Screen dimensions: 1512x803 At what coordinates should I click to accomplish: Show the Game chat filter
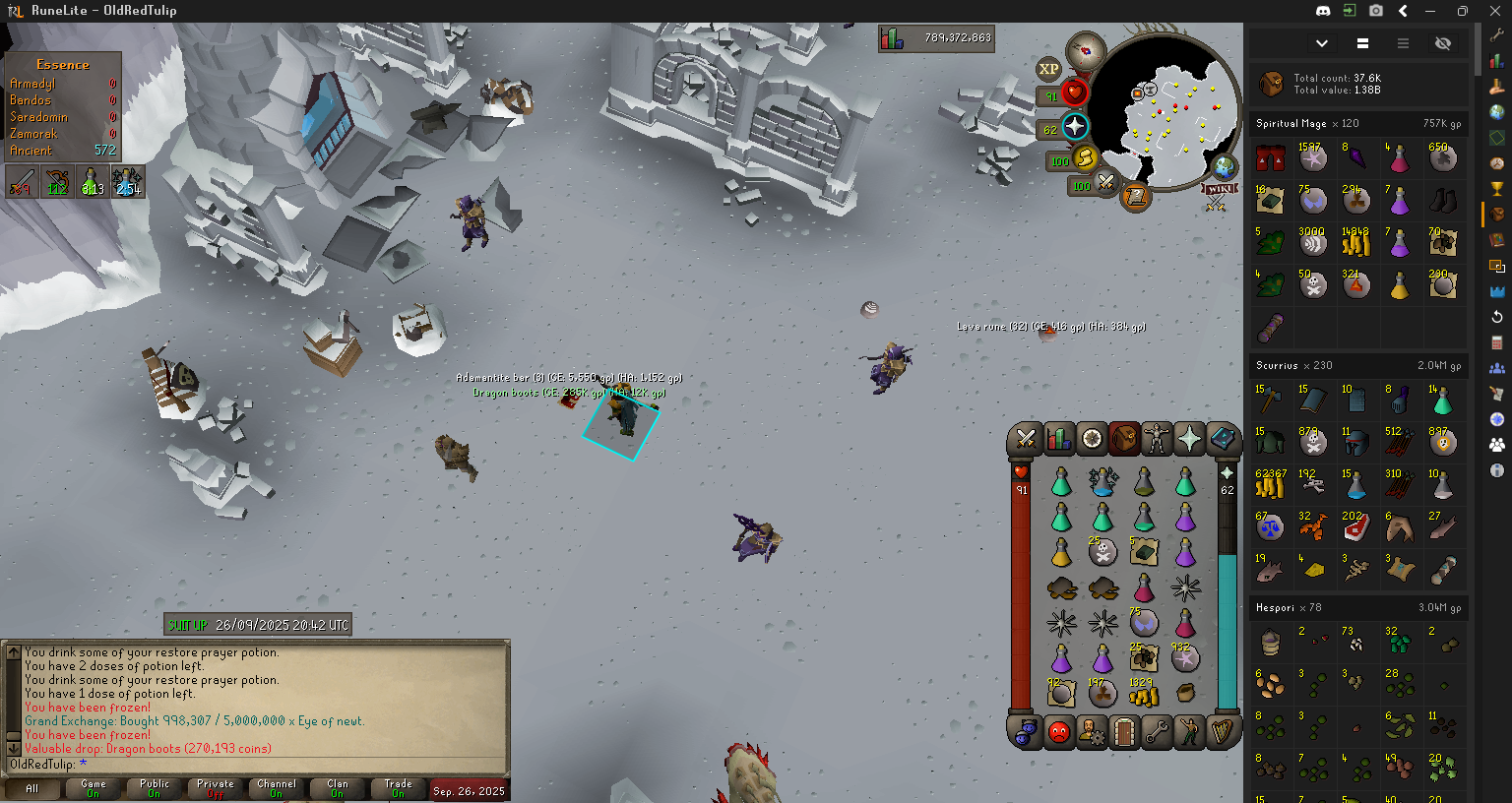coord(94,788)
